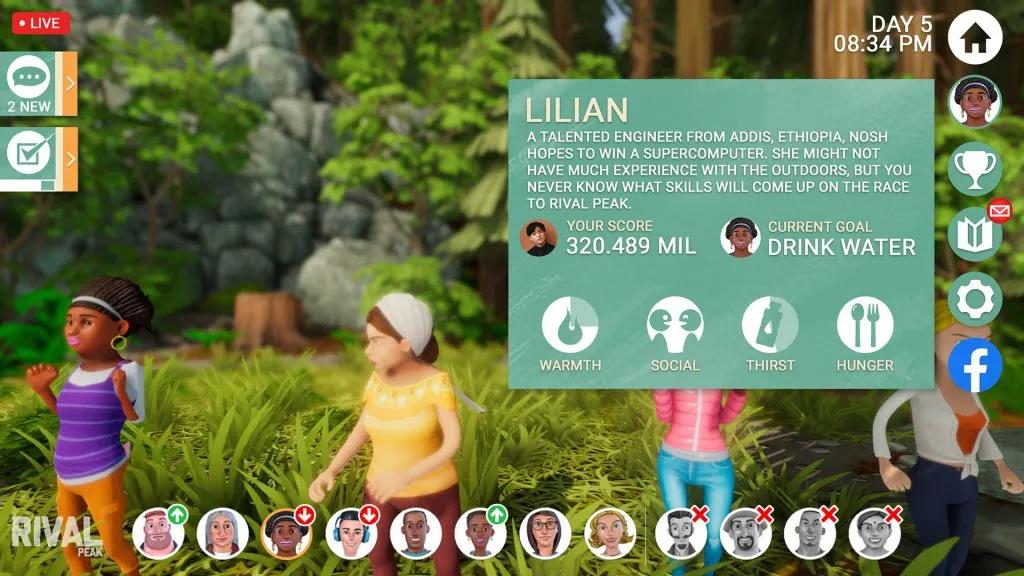Choose the gray-haired woman contestant portrait

pyautogui.click(x=222, y=533)
